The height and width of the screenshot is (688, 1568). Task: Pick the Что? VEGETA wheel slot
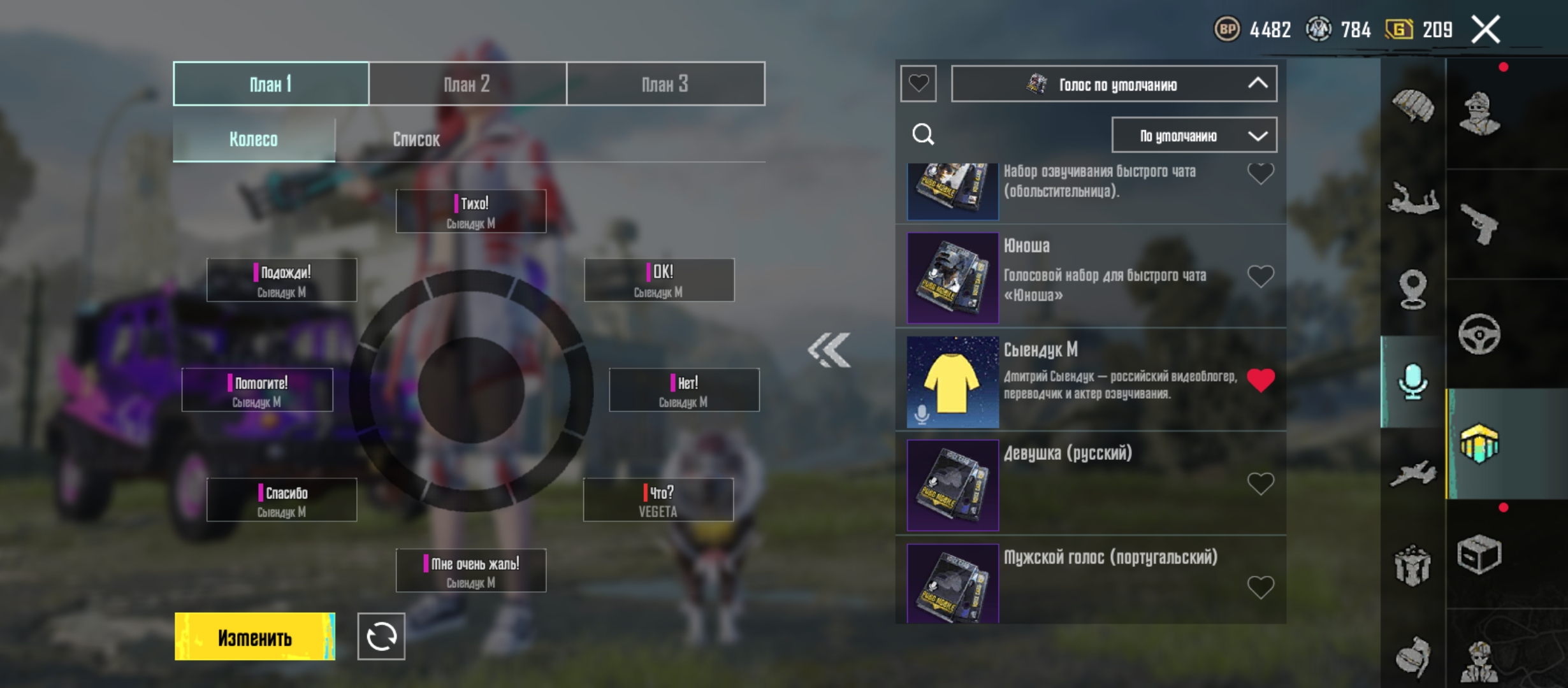click(658, 500)
